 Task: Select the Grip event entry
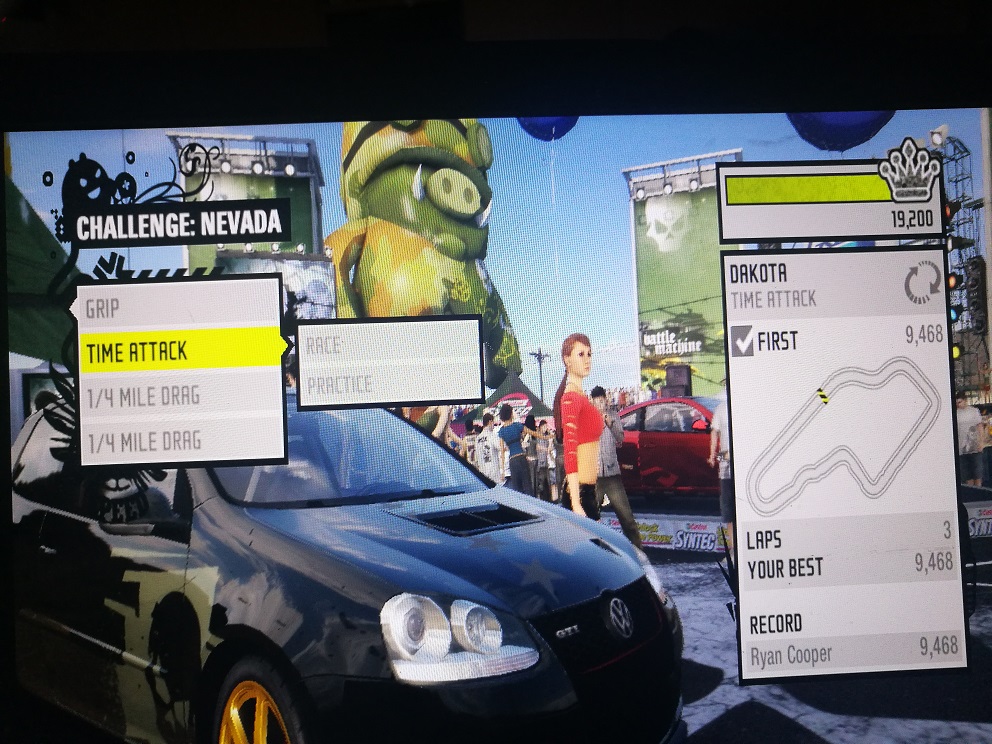click(180, 307)
